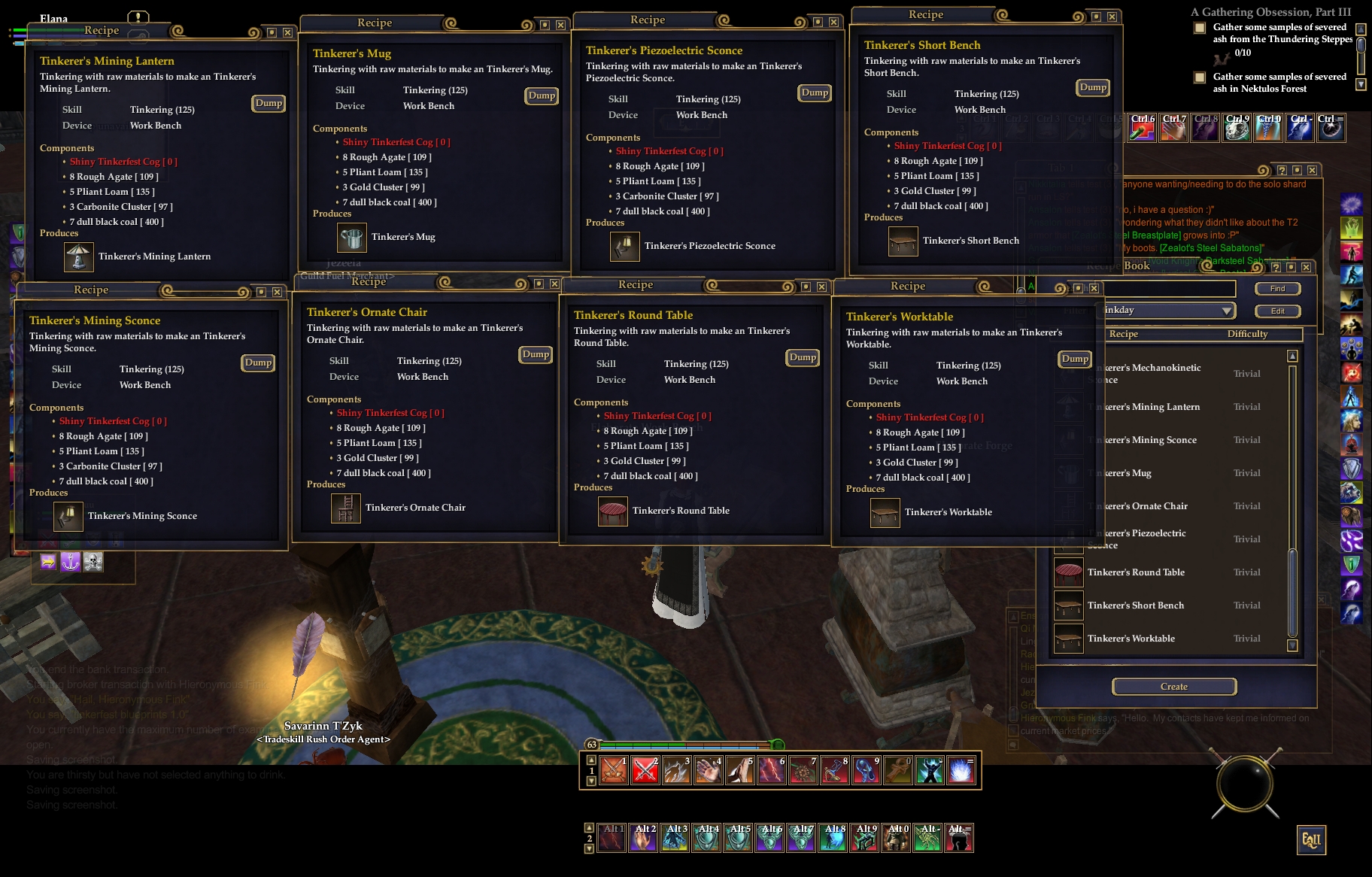Close the Tinkerer's Mug recipe window
The width and height of the screenshot is (1372, 877).
[x=560, y=25]
